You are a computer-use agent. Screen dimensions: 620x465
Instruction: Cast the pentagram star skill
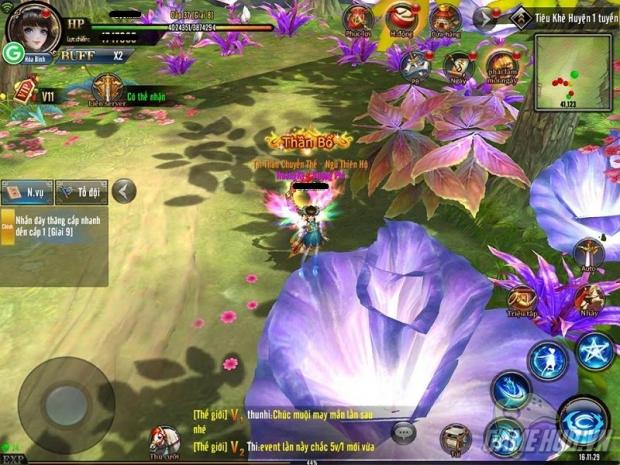click(595, 352)
